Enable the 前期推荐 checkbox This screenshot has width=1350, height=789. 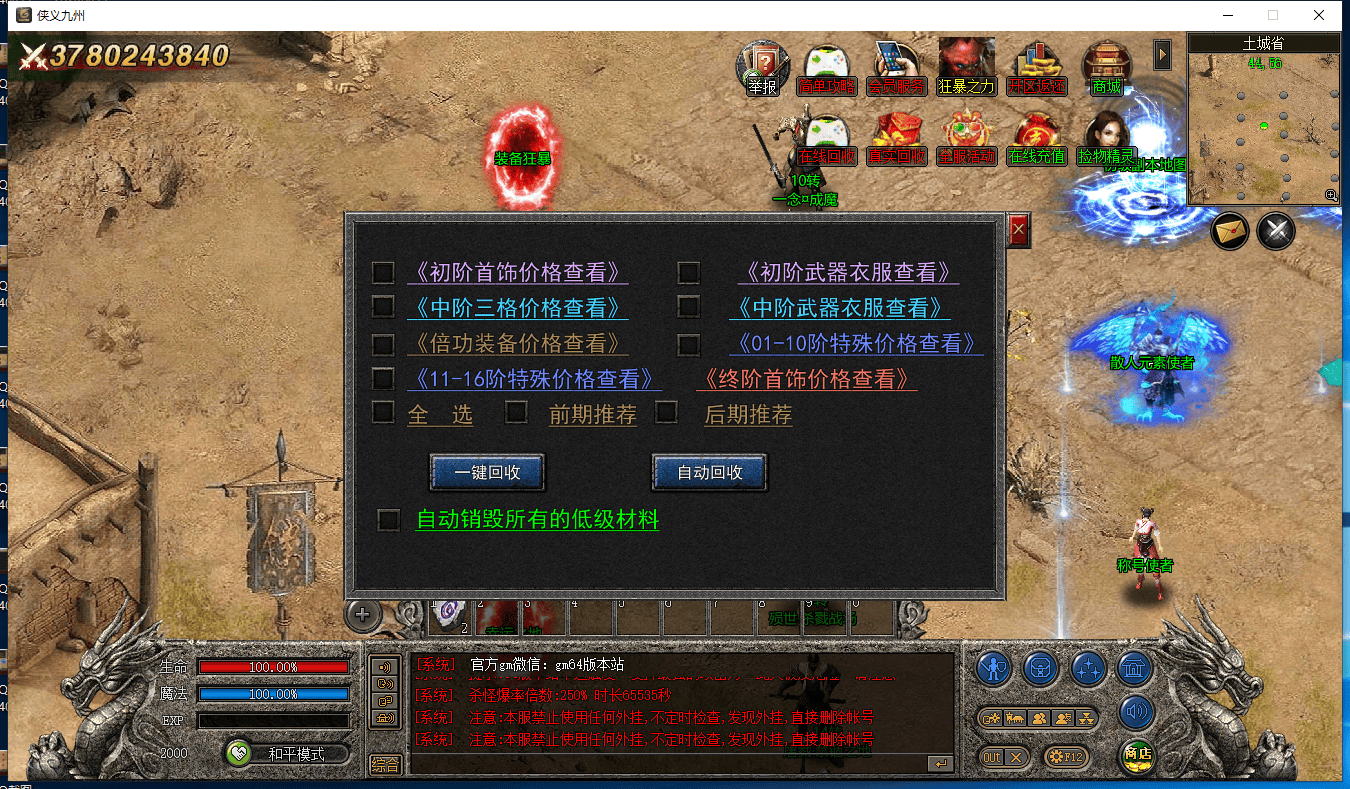pyautogui.click(x=516, y=412)
